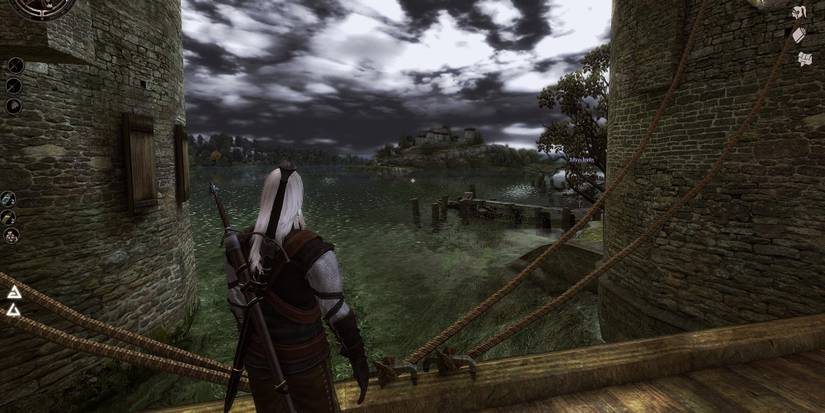
Task: Choose the Group combat style icon
Action: (x=14, y=106)
